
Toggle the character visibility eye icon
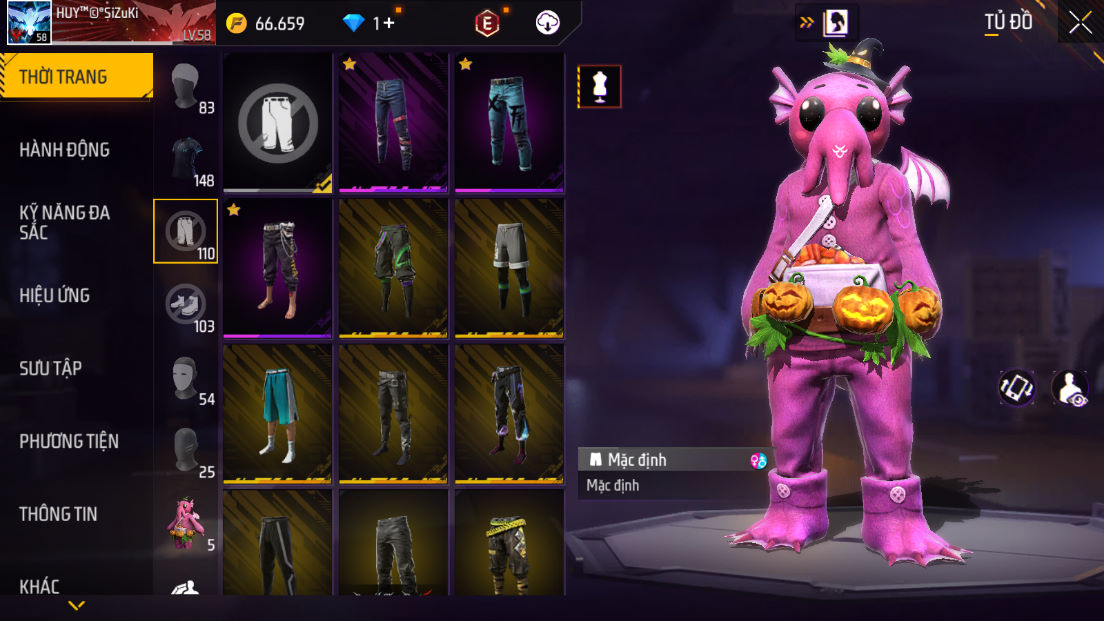1070,388
